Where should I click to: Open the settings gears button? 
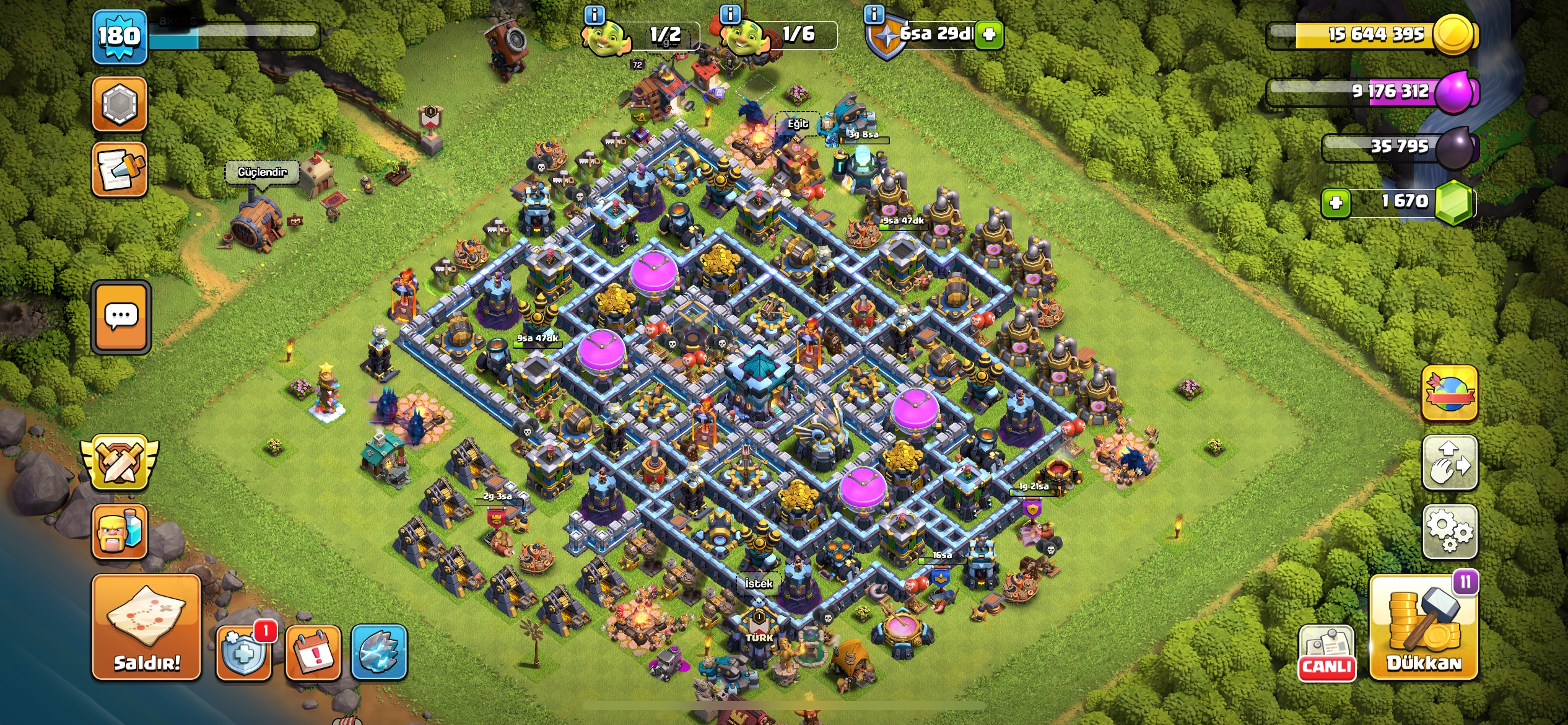pos(1449,531)
